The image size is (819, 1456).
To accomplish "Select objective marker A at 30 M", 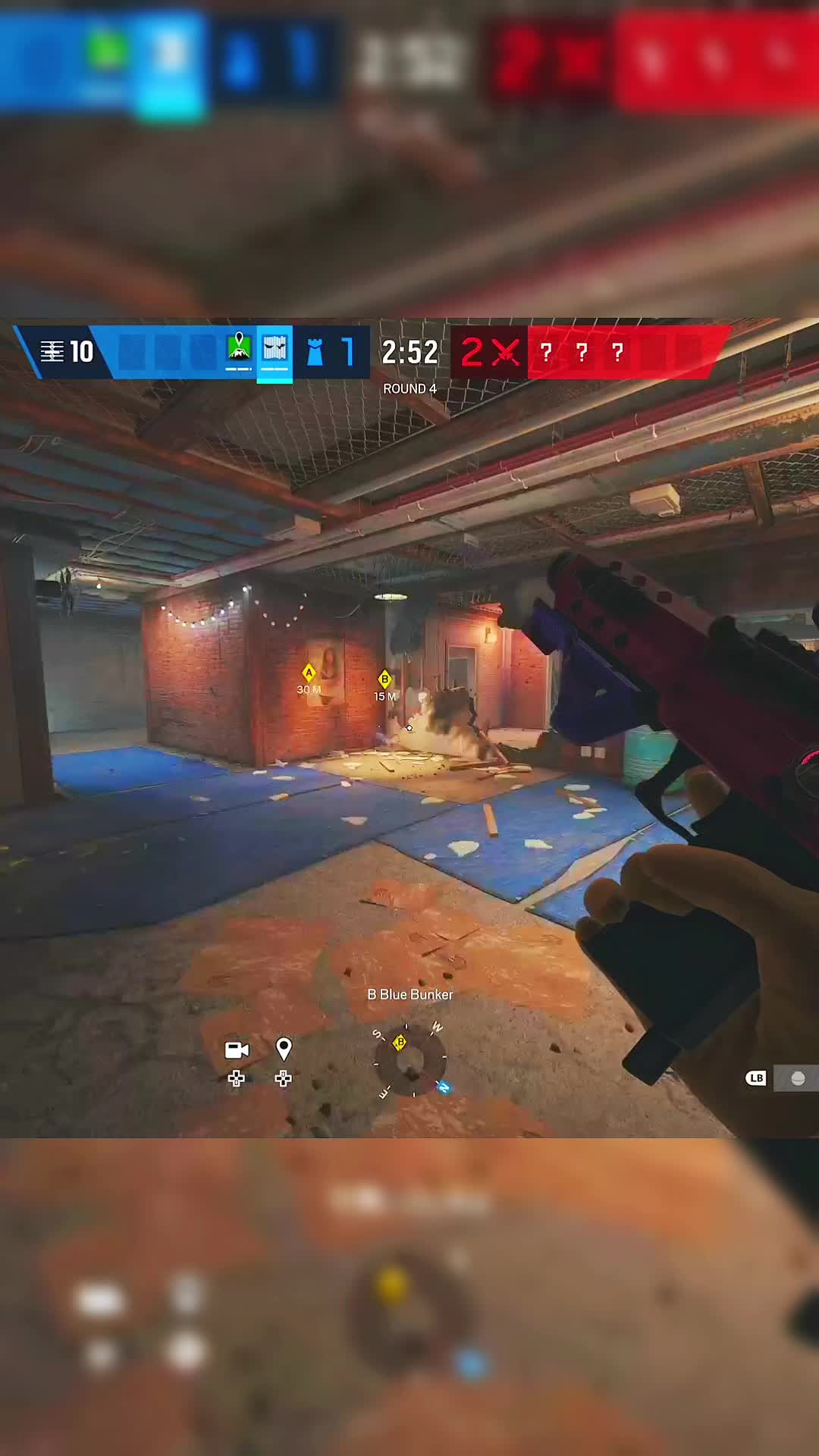I will (x=309, y=673).
